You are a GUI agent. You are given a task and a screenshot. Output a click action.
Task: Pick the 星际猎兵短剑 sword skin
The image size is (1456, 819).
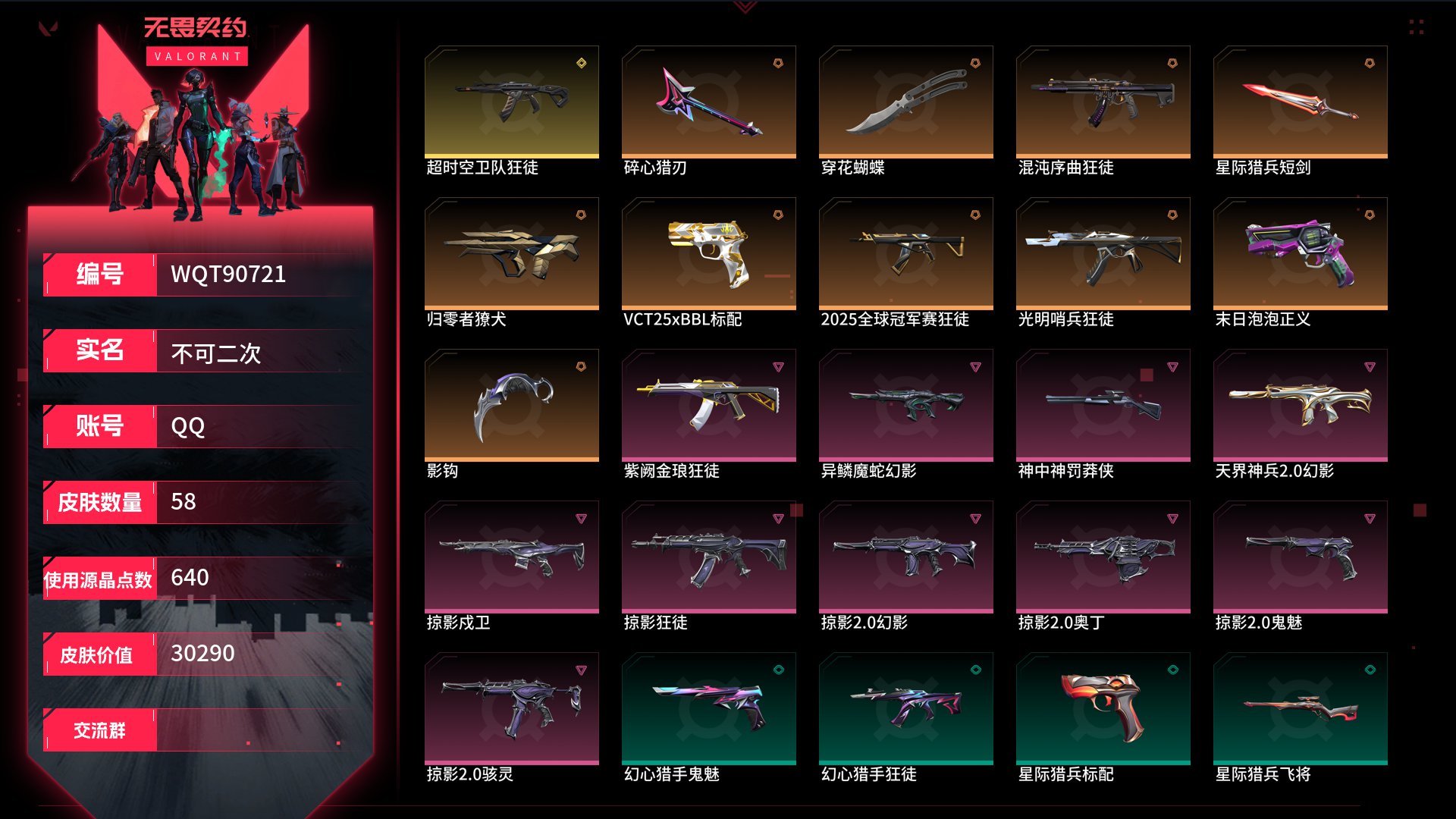click(x=1301, y=102)
